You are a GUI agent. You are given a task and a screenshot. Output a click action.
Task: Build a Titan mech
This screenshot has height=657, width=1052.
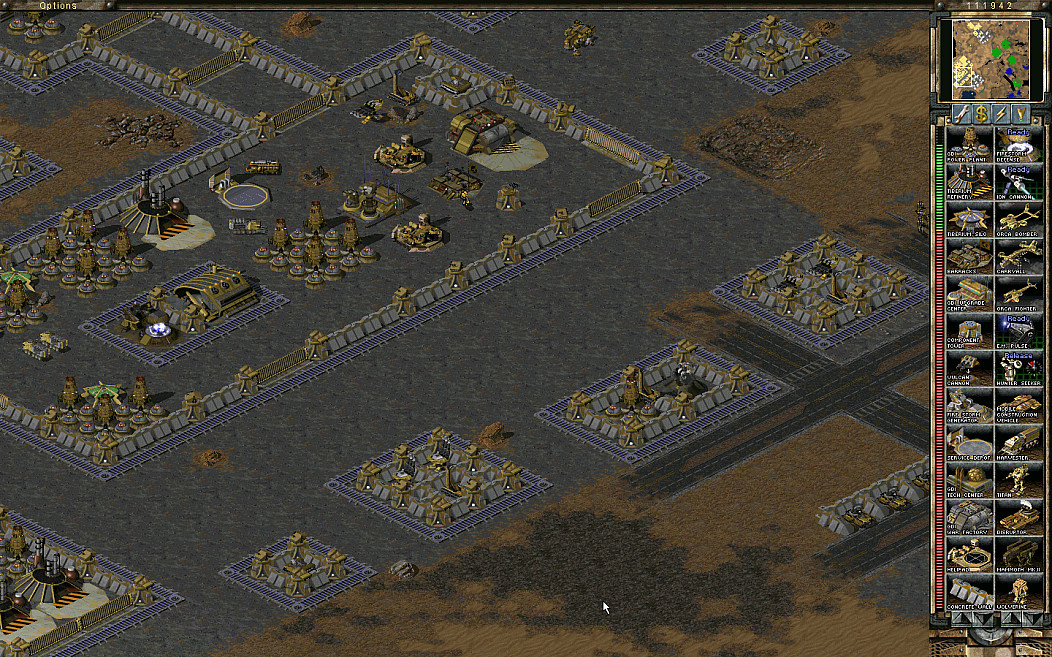tap(1018, 481)
